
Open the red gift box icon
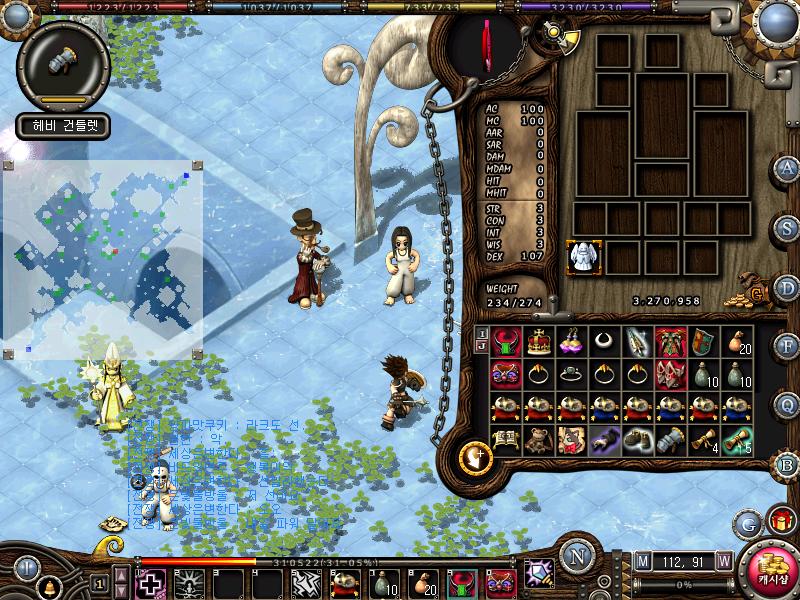778,522
